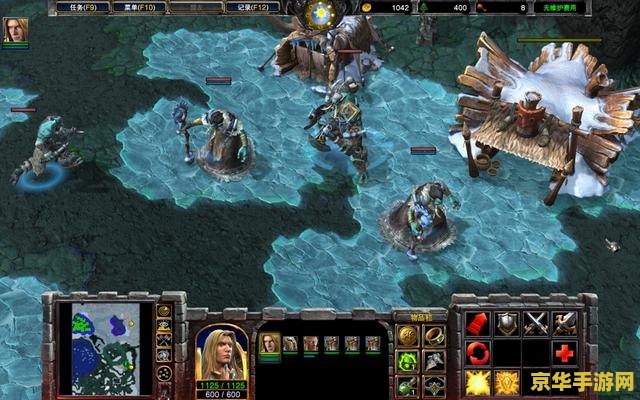Select the gold ring inventory item
This screenshot has height=400, width=640.
point(434,334)
